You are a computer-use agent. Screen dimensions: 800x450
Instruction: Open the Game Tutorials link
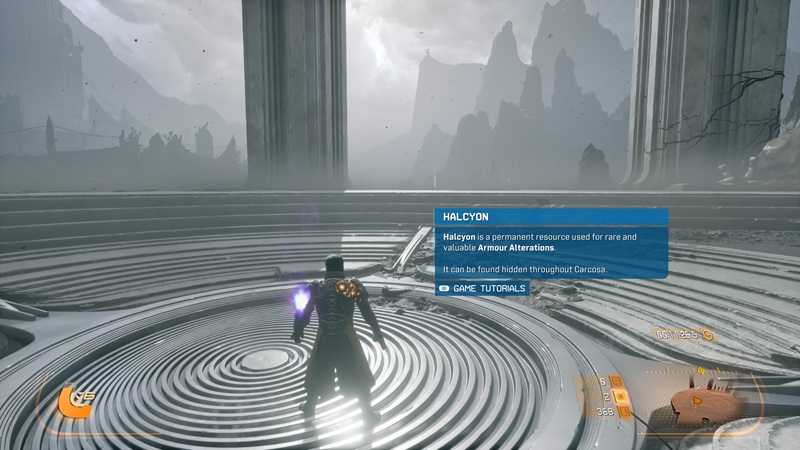click(x=482, y=288)
